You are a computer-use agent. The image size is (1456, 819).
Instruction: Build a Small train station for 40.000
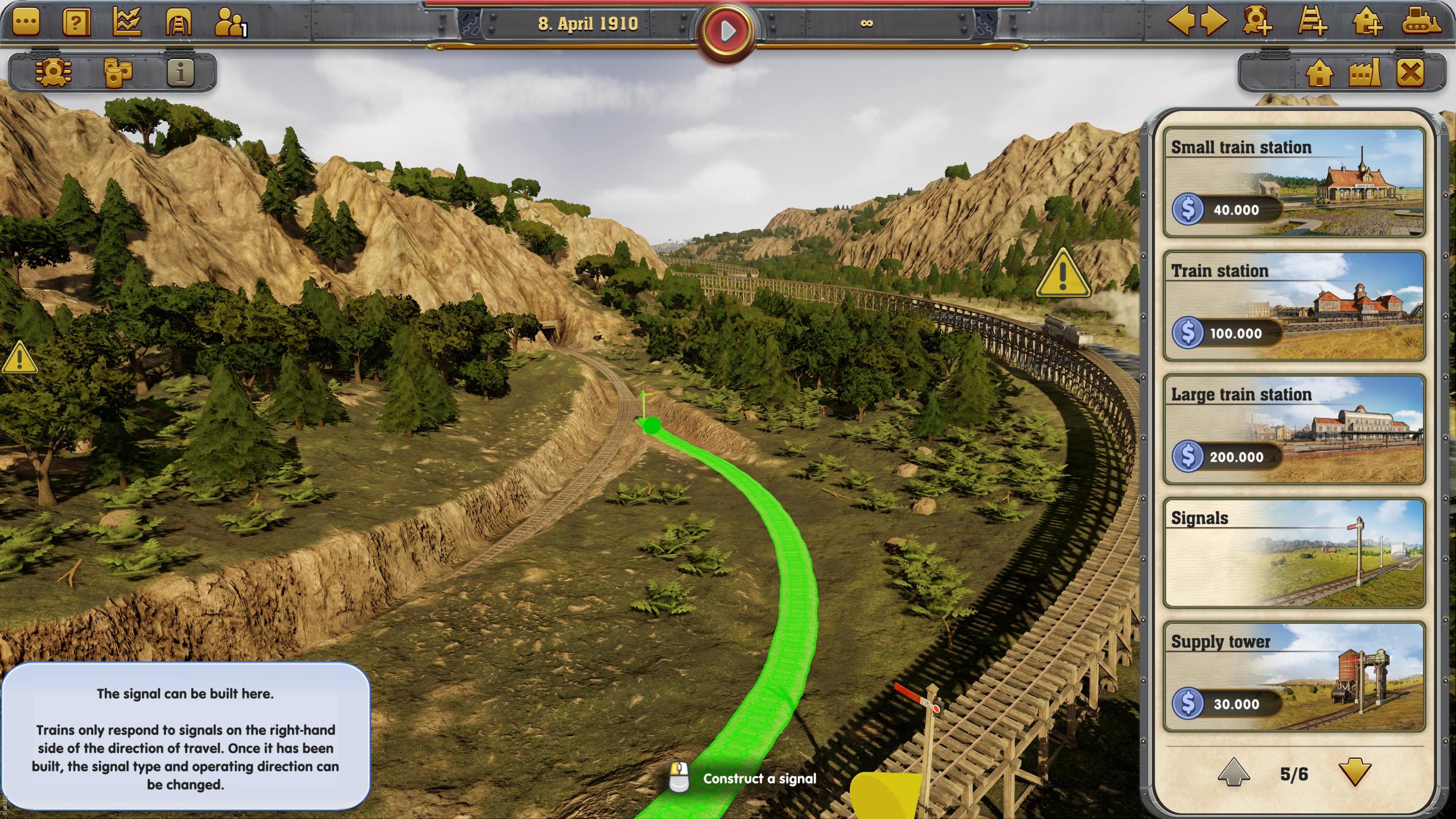point(1295,182)
